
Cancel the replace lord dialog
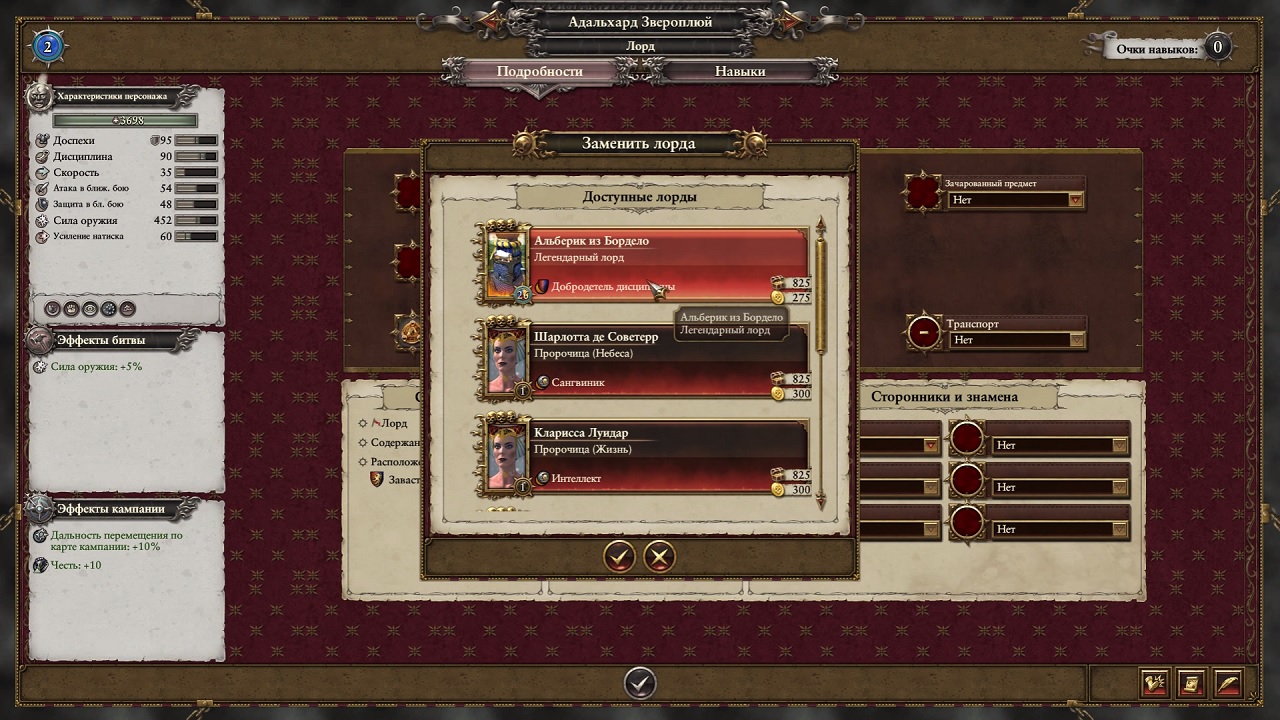coord(659,556)
